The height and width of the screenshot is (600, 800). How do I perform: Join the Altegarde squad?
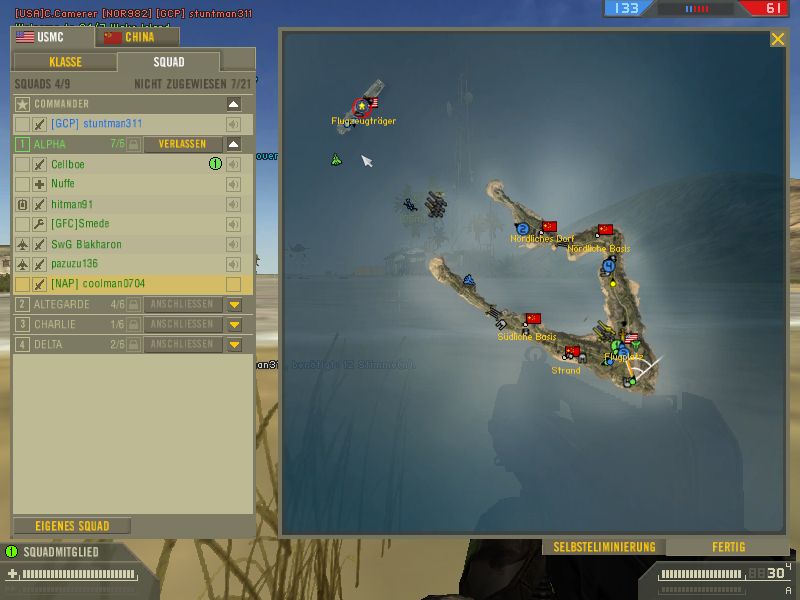pyautogui.click(x=182, y=304)
